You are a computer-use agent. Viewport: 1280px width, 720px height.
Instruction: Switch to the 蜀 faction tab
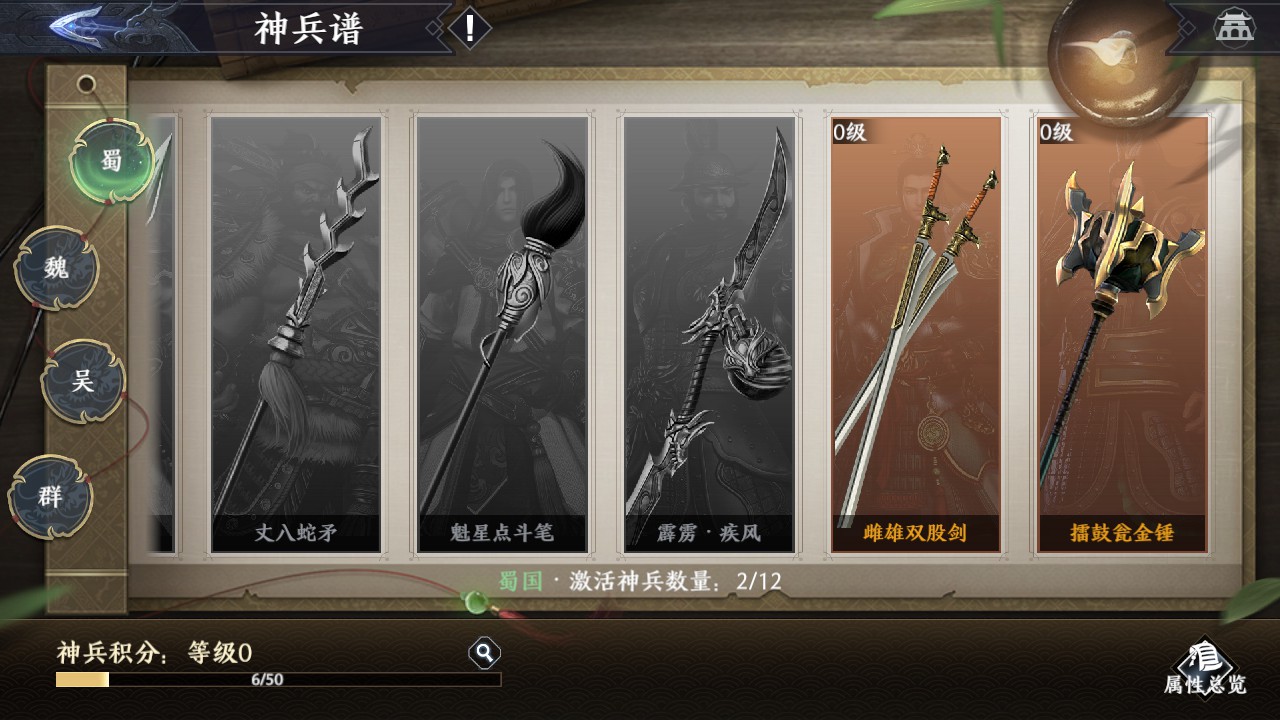point(111,160)
